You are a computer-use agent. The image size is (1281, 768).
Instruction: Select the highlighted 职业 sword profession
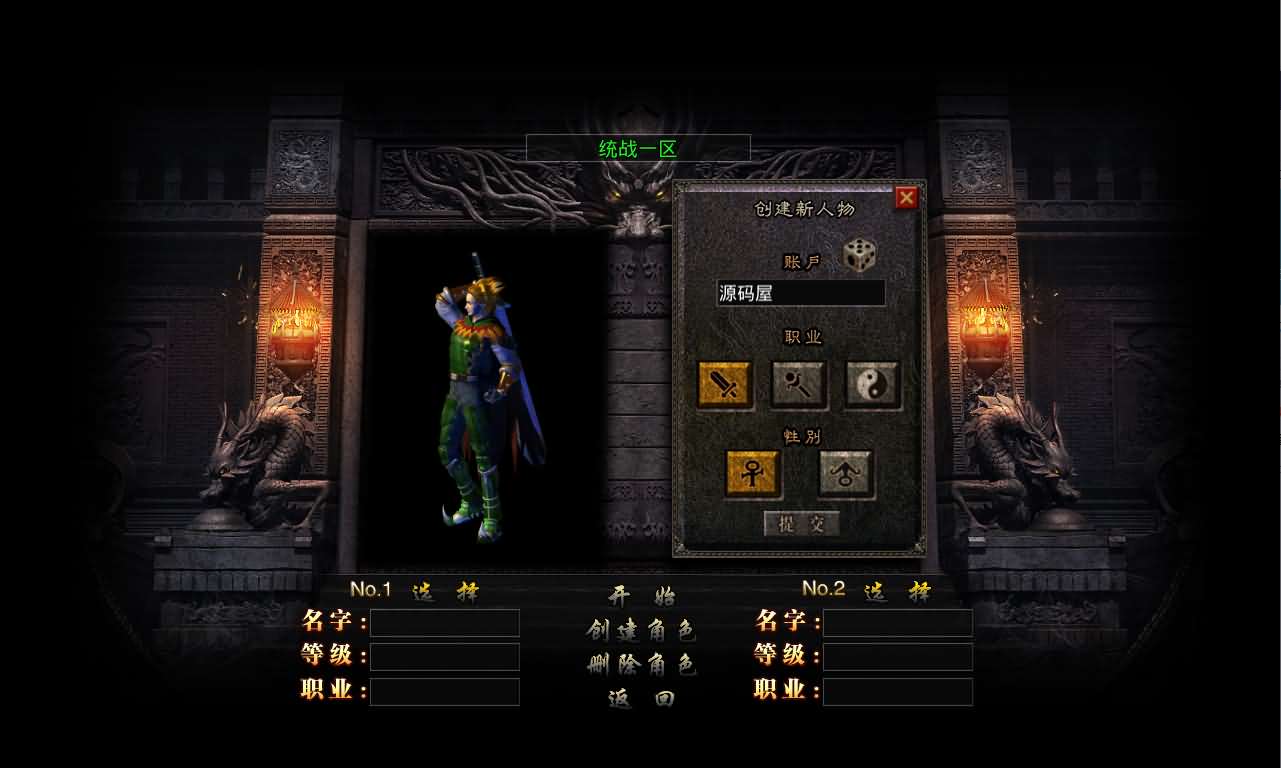click(x=725, y=383)
